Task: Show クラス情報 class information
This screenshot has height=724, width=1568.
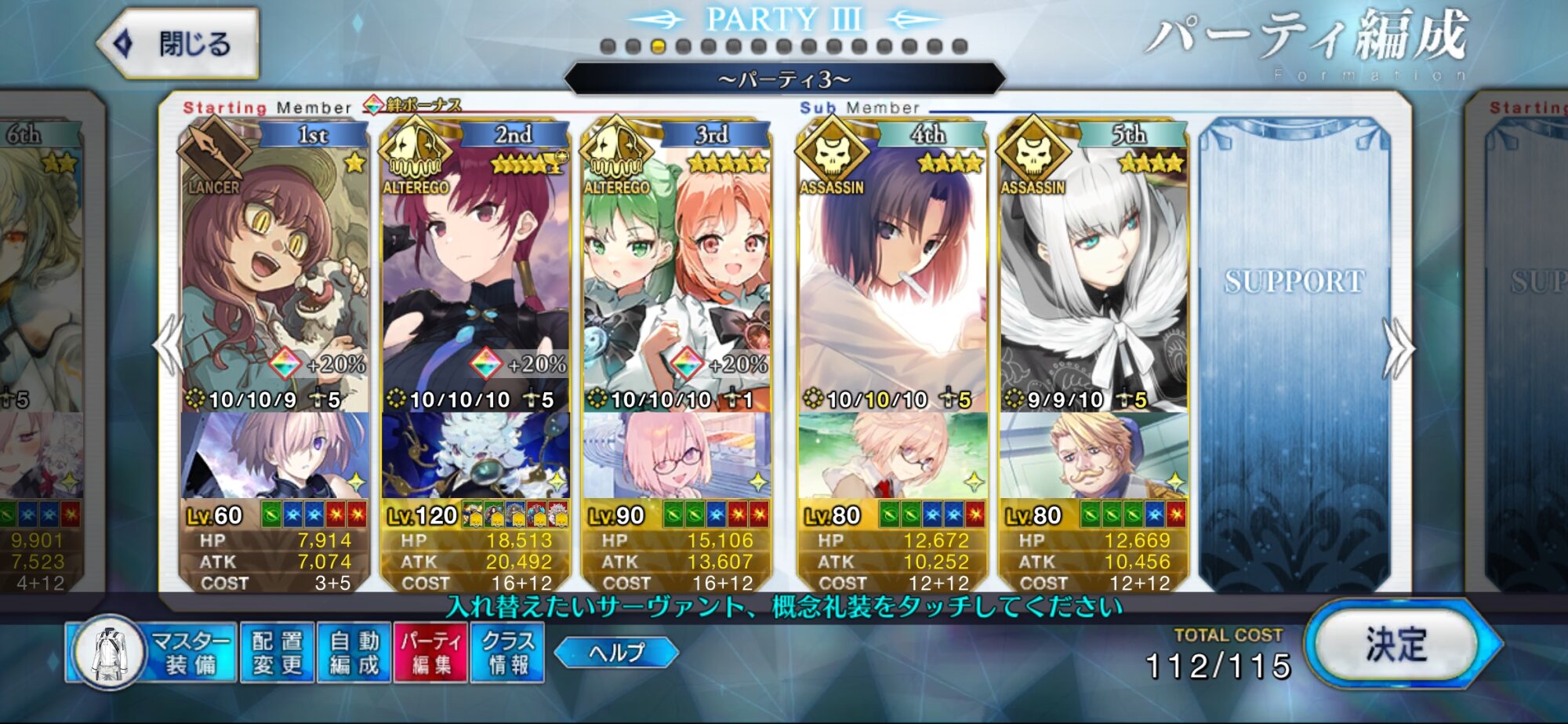Action: coord(507,653)
